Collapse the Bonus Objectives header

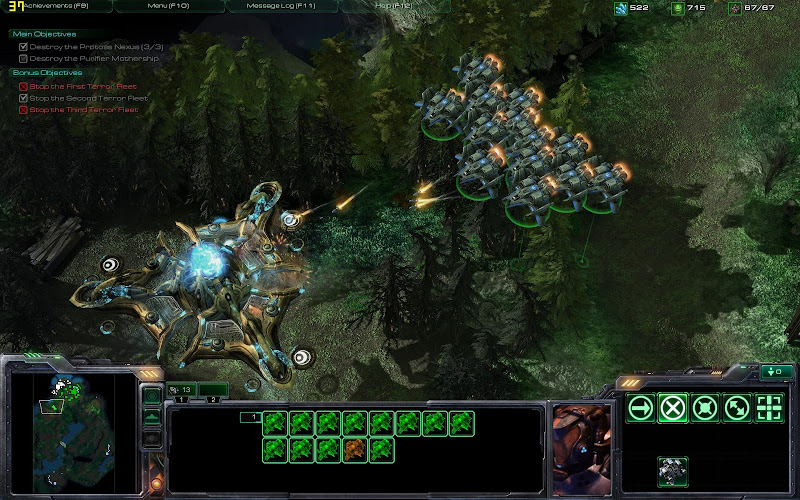tap(47, 72)
